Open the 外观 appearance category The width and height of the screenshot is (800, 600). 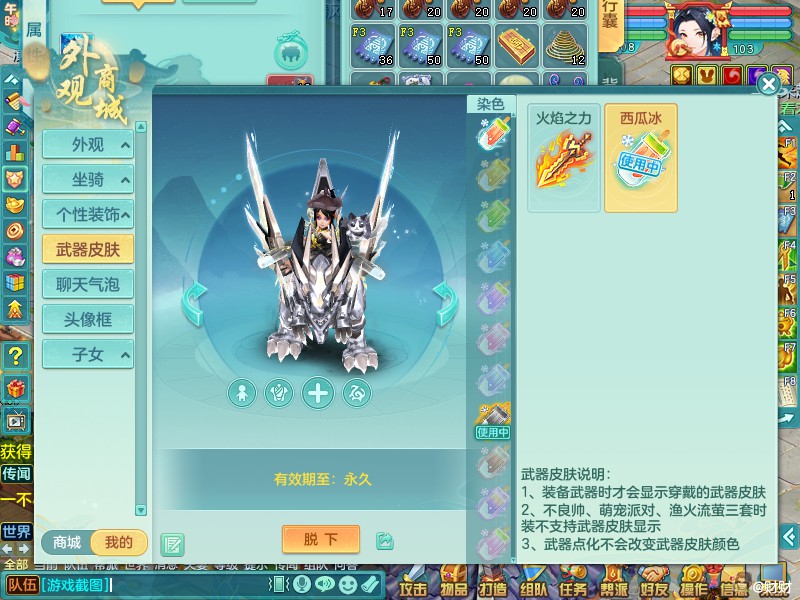pyautogui.click(x=88, y=145)
